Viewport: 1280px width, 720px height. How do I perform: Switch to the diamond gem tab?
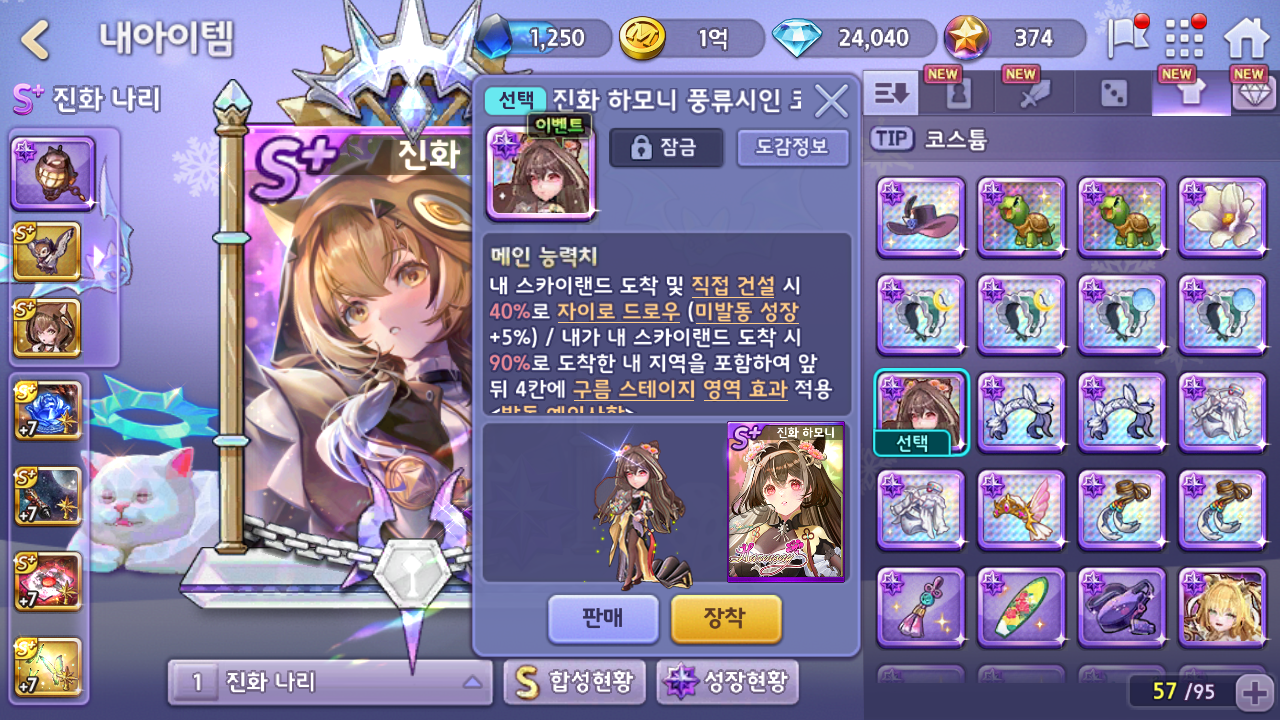coord(1249,94)
